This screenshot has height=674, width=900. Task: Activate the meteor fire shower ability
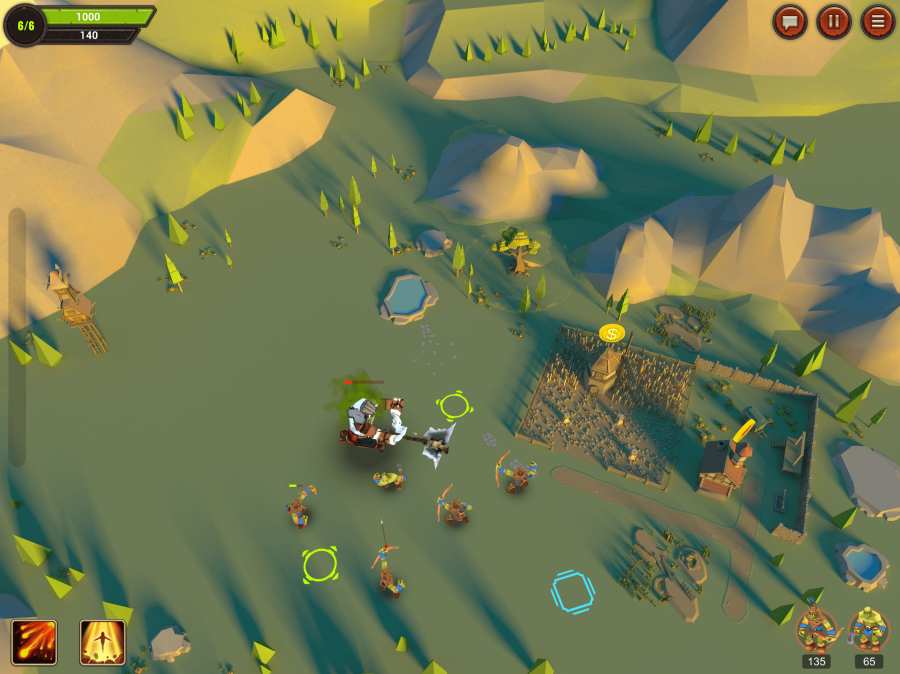point(34,642)
